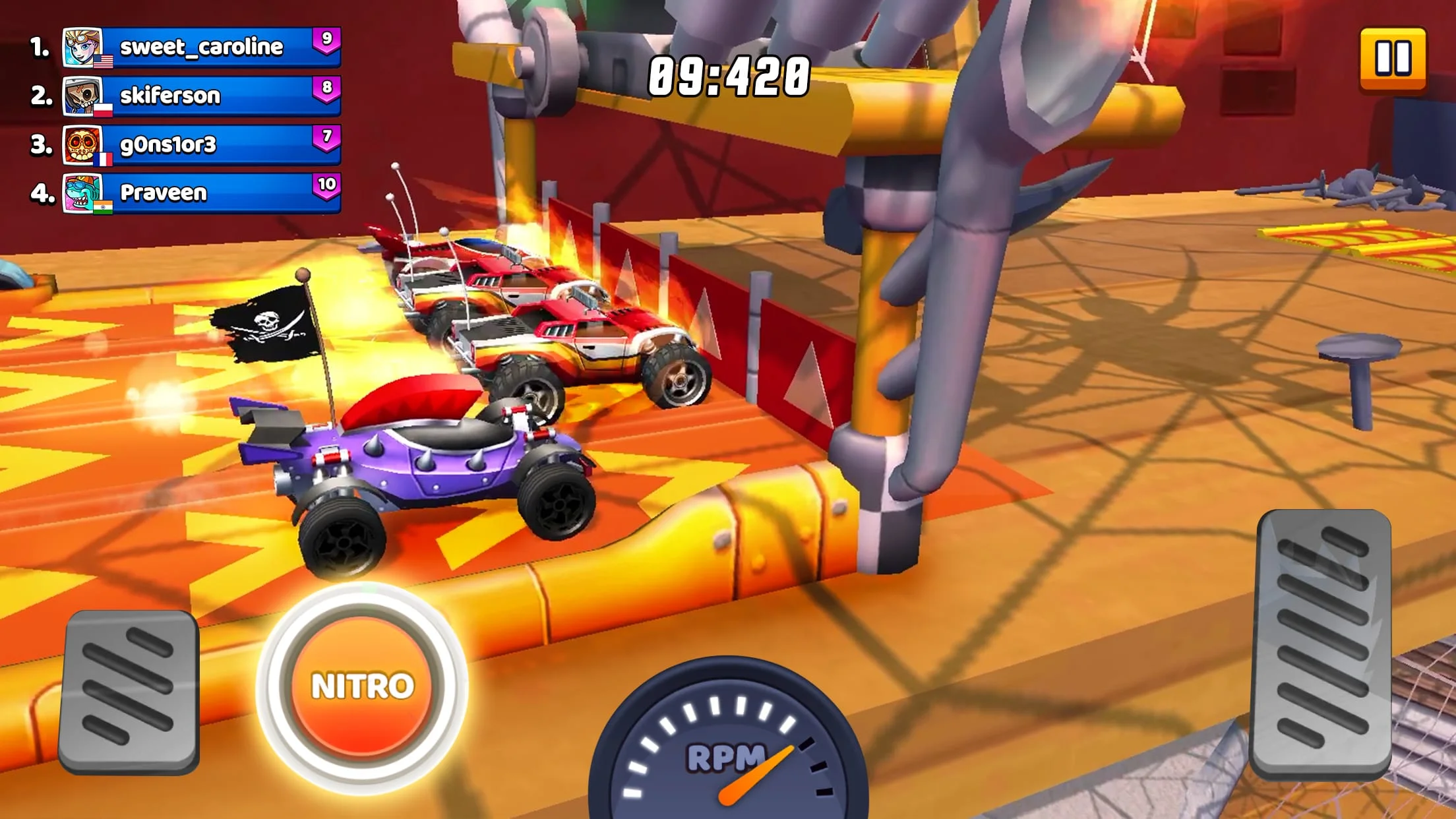This screenshot has height=819, width=1456.
Task: Click g0ns1or3's skull avatar icon
Action: click(83, 143)
